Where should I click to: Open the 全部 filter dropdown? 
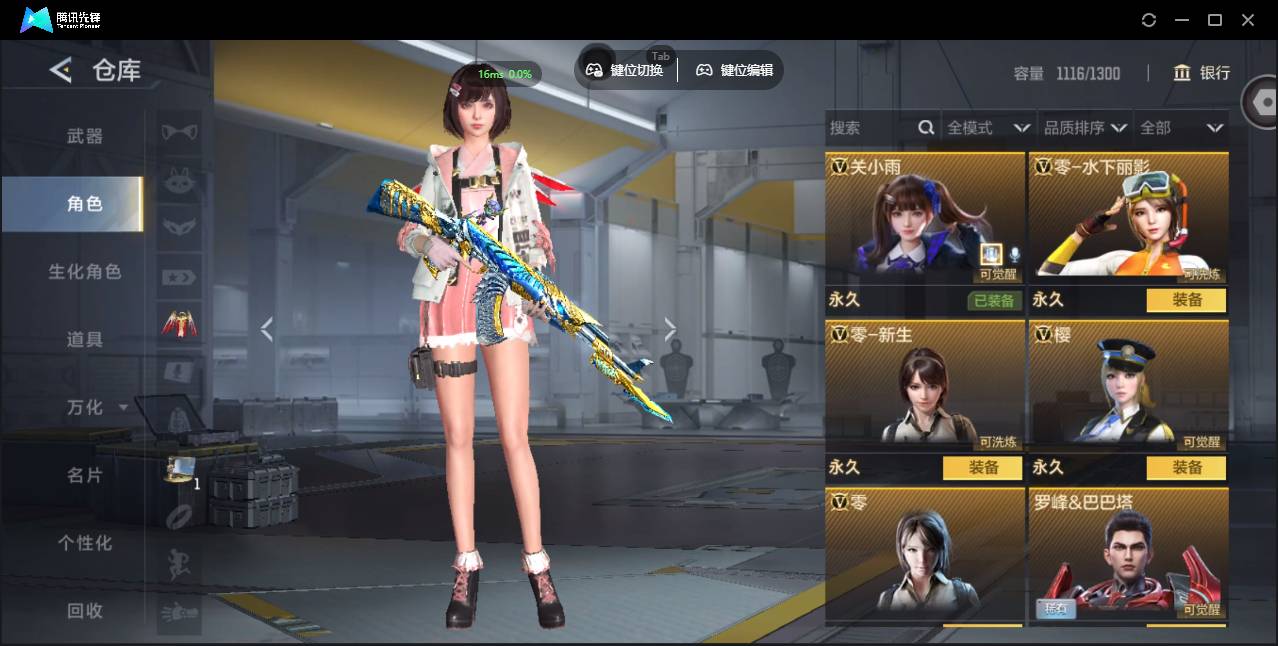[x=1181, y=128]
